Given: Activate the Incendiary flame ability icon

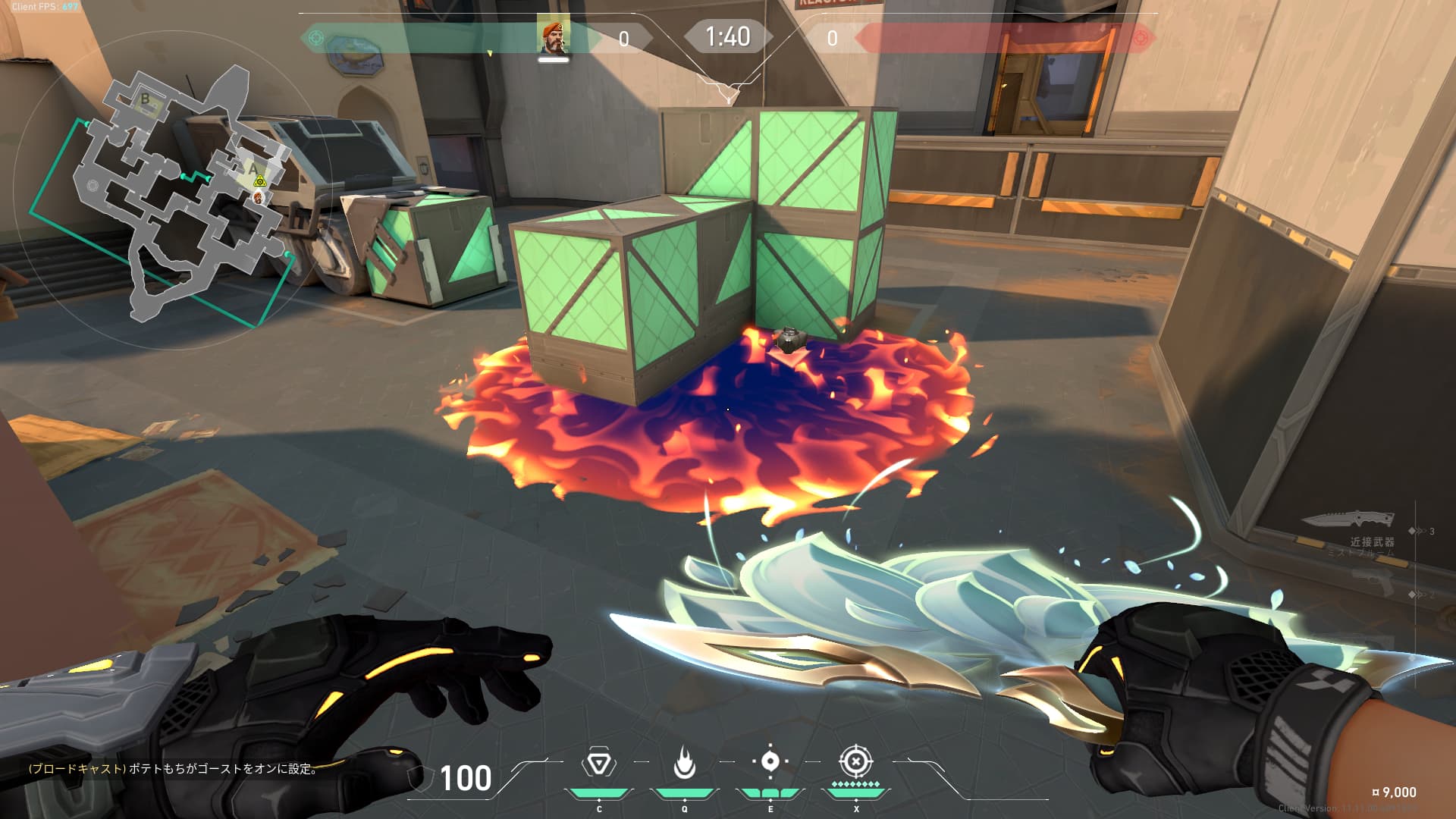Looking at the screenshot, I should [684, 763].
